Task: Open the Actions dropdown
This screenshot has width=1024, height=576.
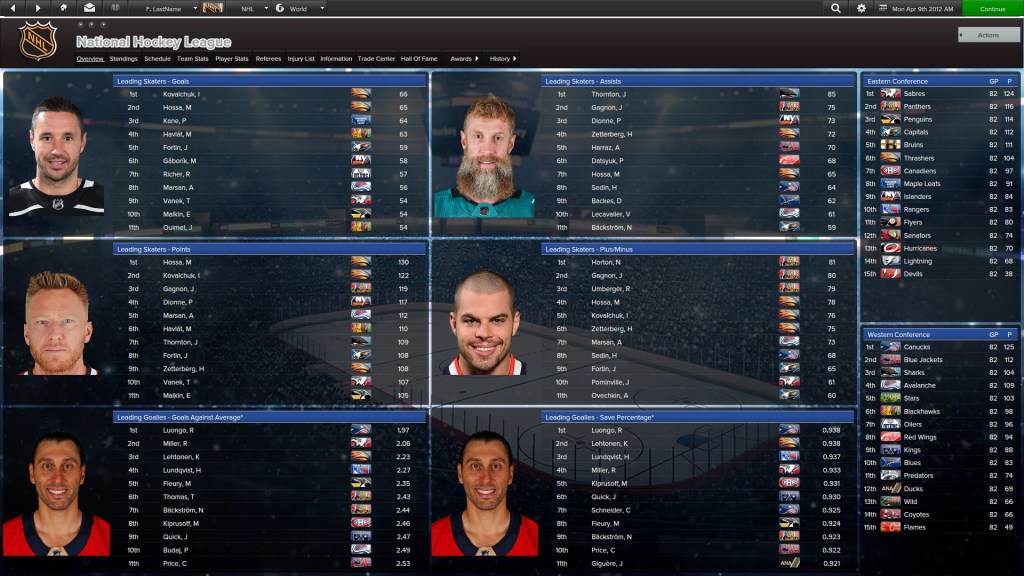Action: click(988, 35)
